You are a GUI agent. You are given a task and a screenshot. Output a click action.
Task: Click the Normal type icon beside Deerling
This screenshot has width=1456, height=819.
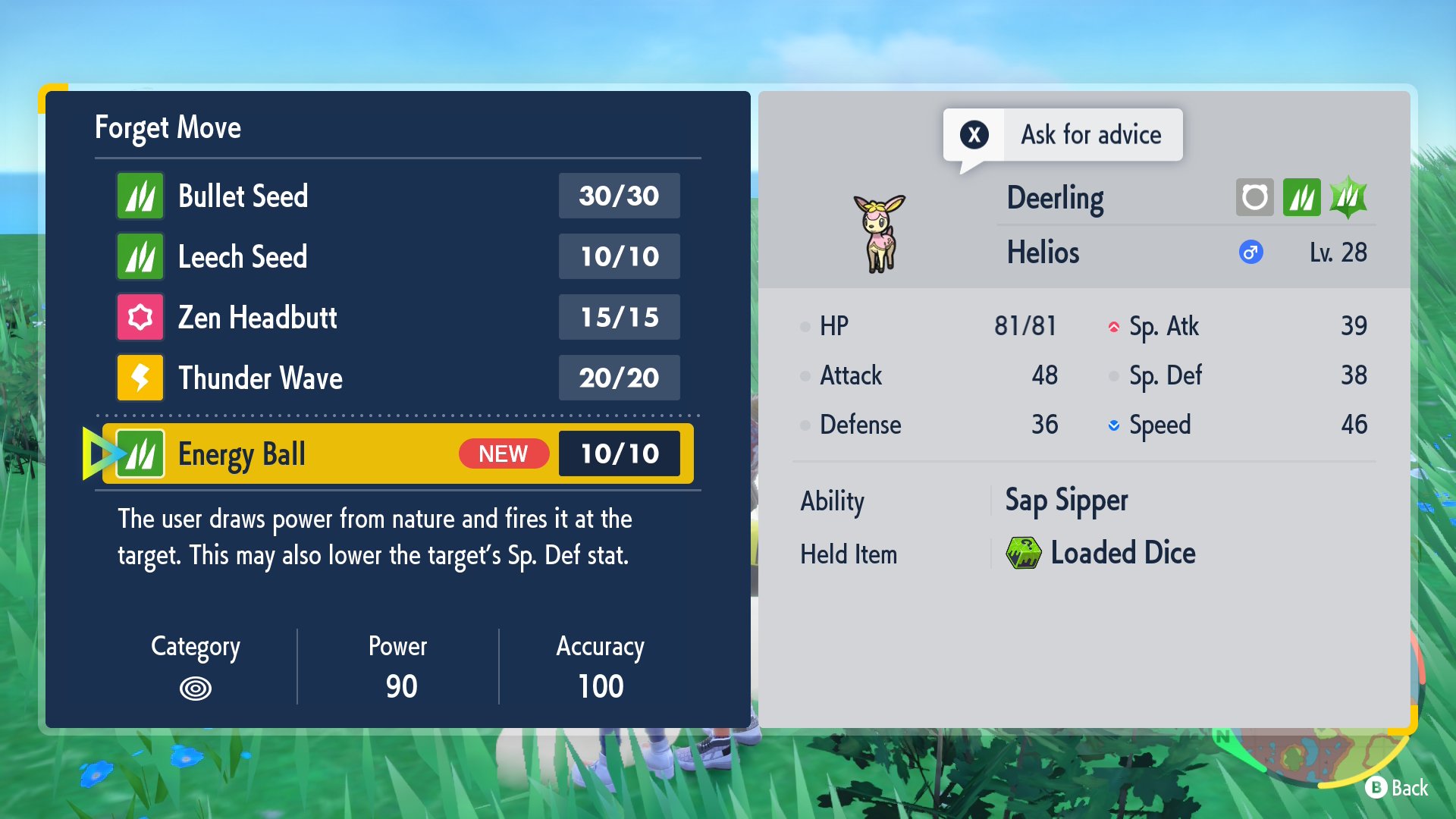1254,198
